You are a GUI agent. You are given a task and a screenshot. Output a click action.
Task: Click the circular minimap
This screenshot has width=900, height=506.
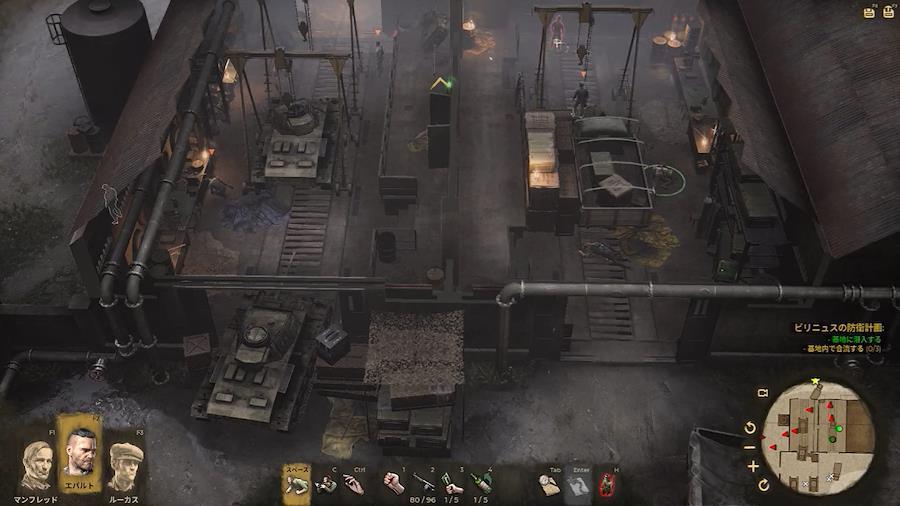point(818,437)
